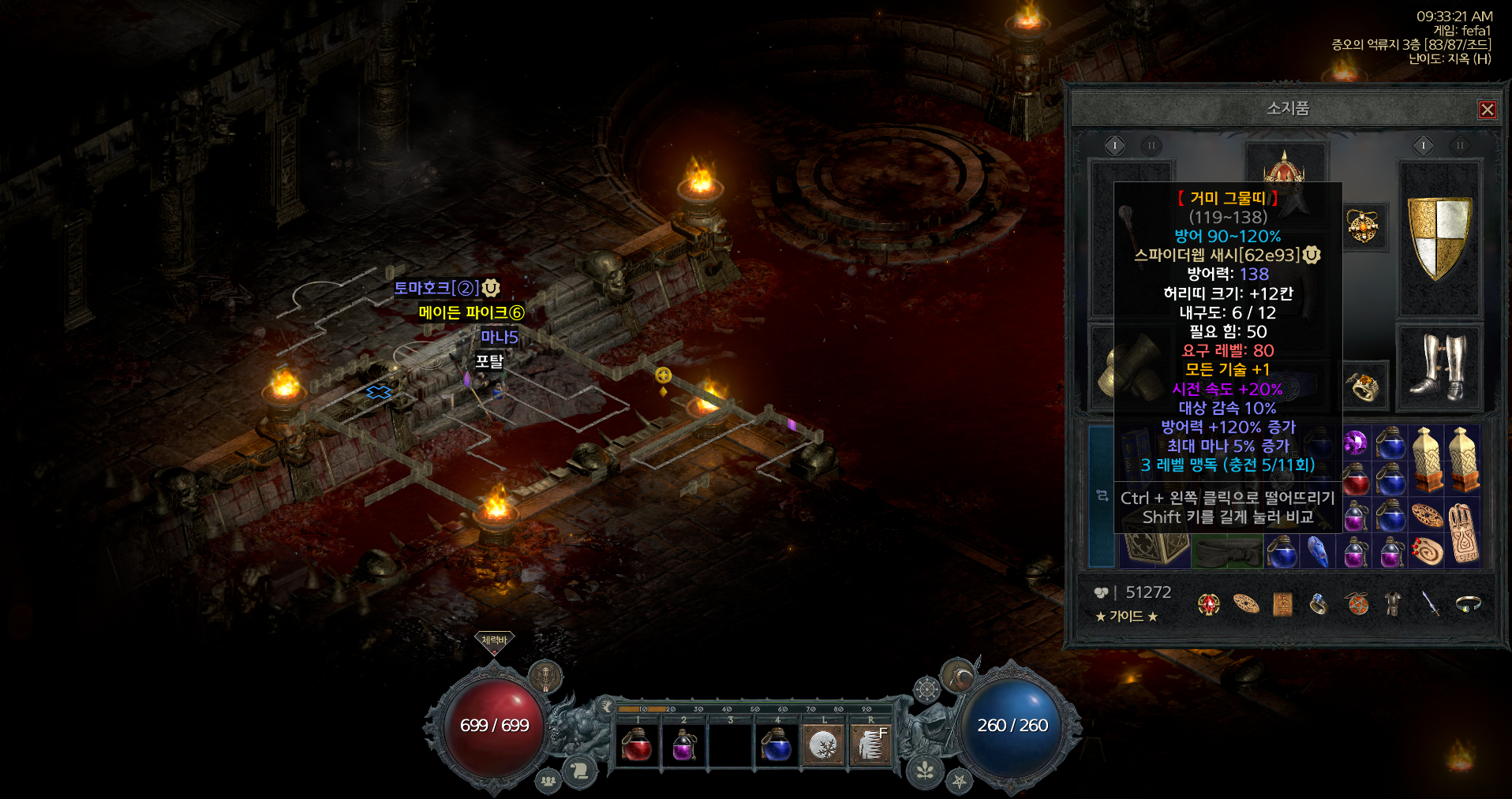Toggle the 체력바 health bar label

(494, 640)
